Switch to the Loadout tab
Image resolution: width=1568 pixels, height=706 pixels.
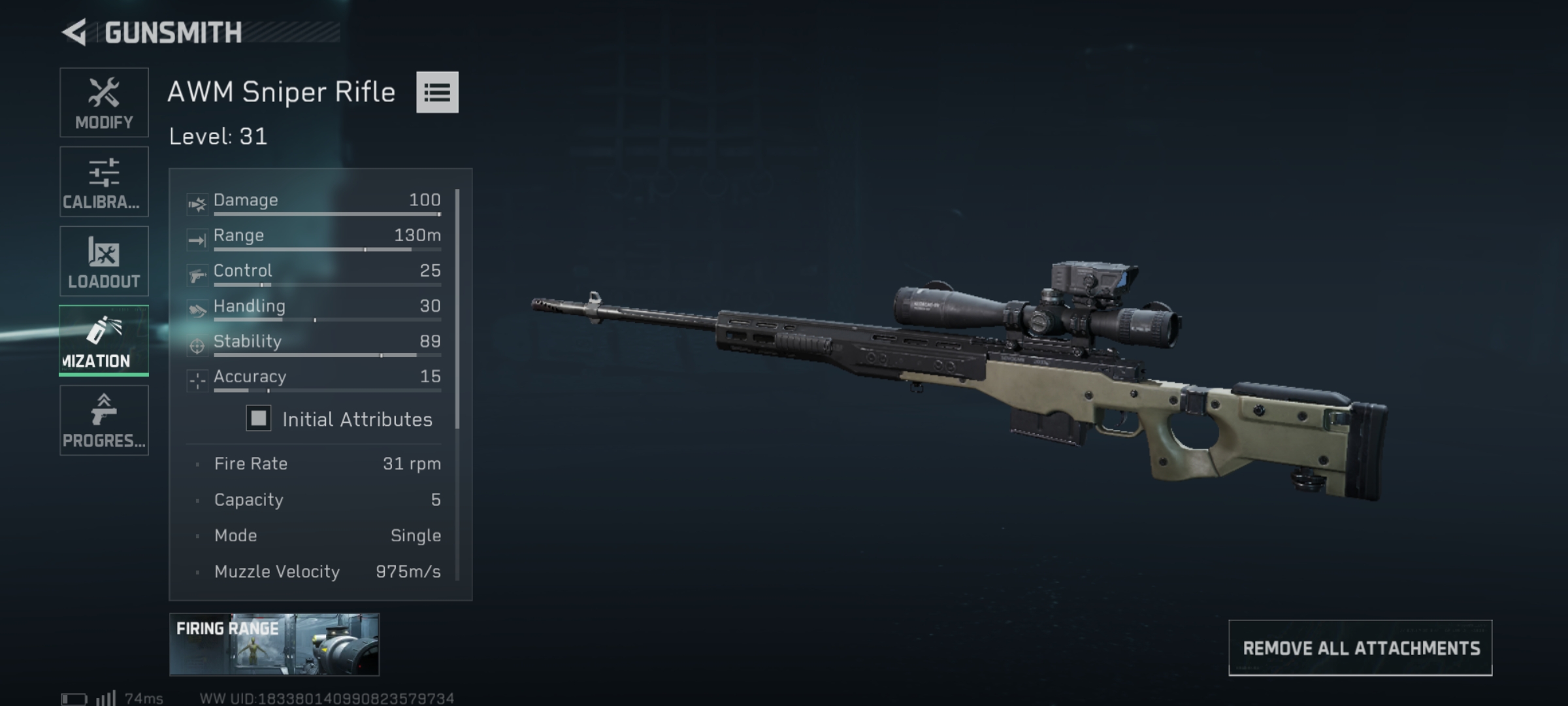[x=105, y=261]
